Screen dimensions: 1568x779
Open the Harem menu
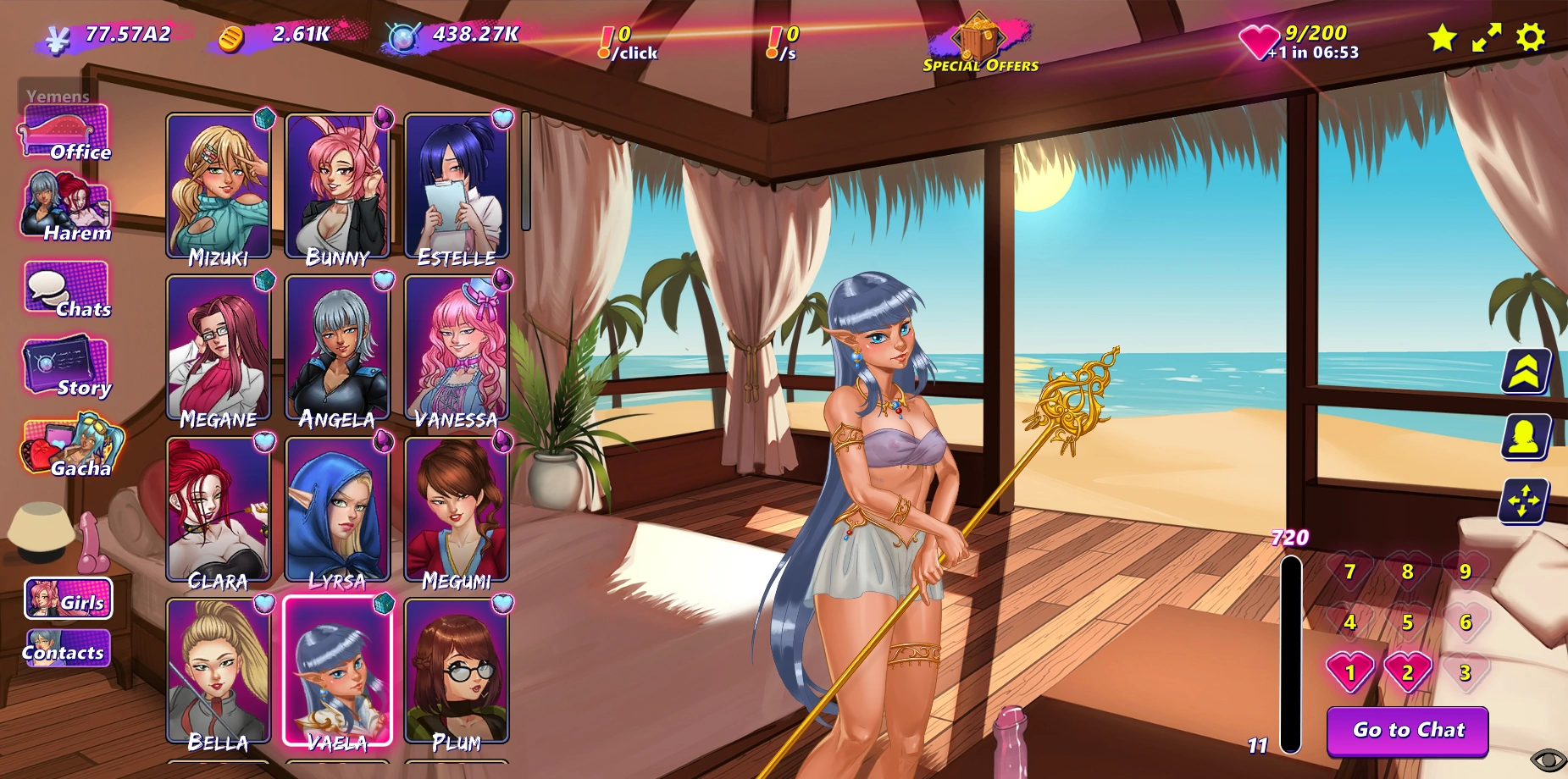point(66,207)
